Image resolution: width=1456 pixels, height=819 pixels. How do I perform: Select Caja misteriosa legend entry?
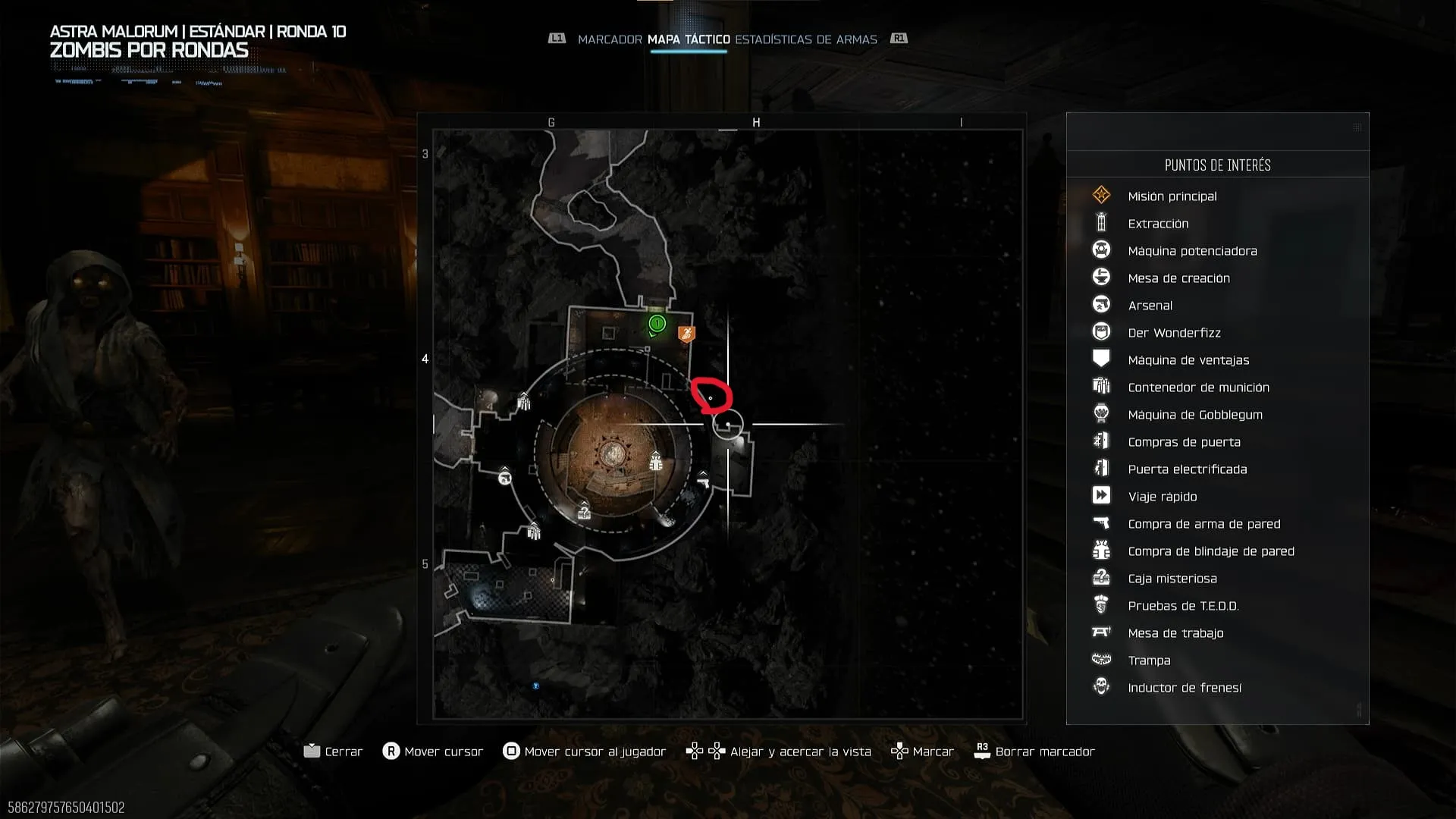click(1172, 579)
